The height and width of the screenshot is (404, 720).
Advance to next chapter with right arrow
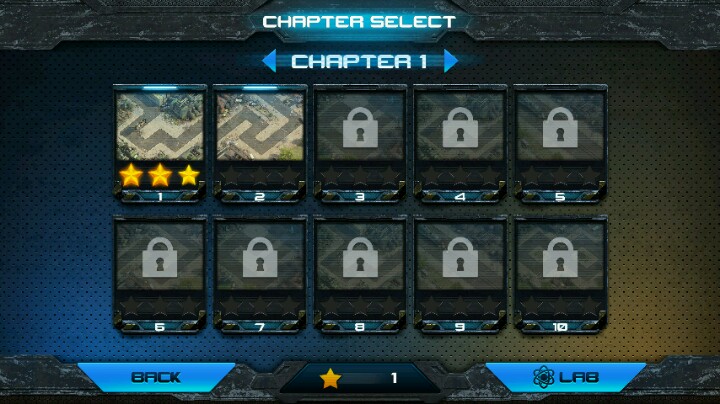click(x=451, y=61)
